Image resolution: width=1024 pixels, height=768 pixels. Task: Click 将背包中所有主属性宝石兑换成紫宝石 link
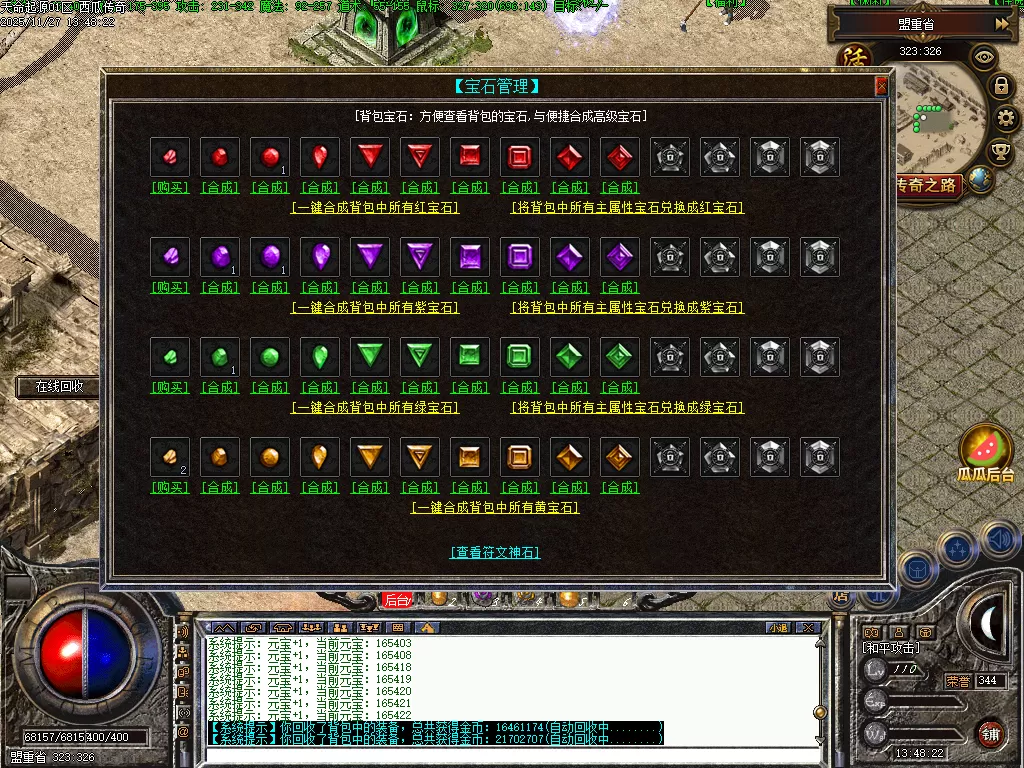tap(627, 308)
